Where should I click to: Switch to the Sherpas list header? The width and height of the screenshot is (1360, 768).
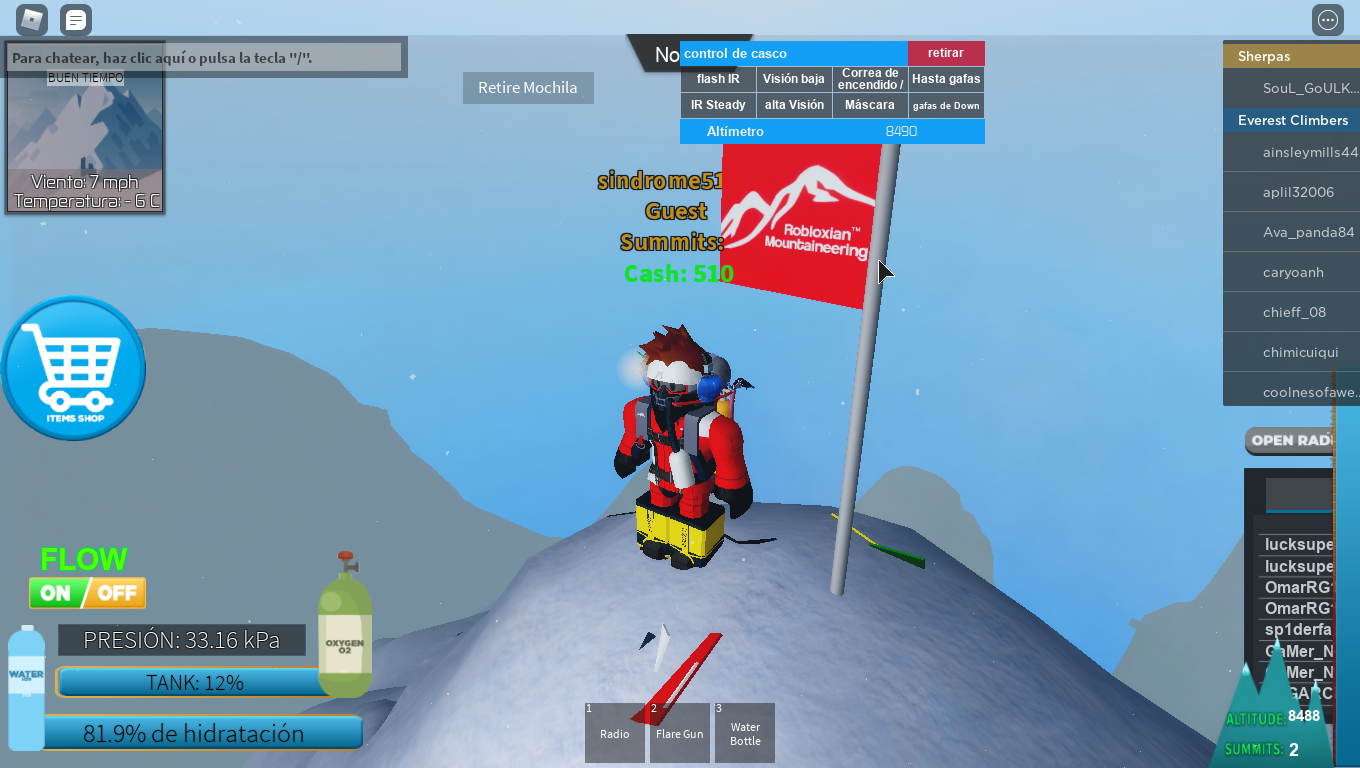(x=1290, y=55)
